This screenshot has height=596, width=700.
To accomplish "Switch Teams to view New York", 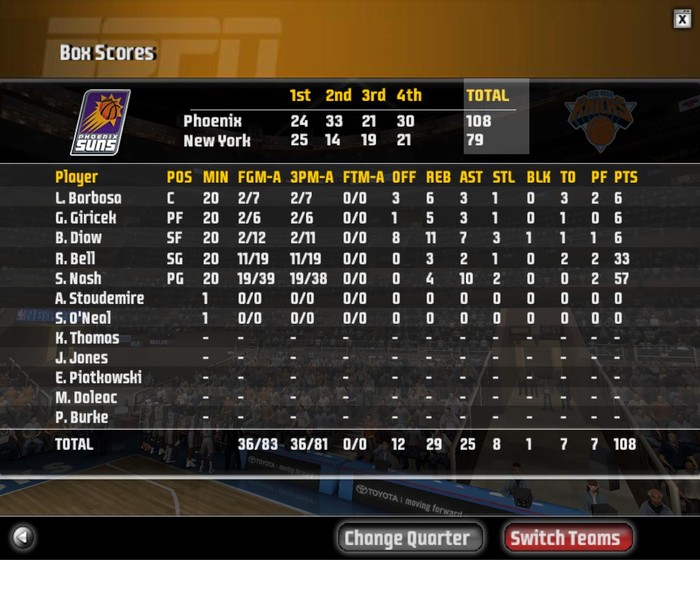I will [x=566, y=538].
